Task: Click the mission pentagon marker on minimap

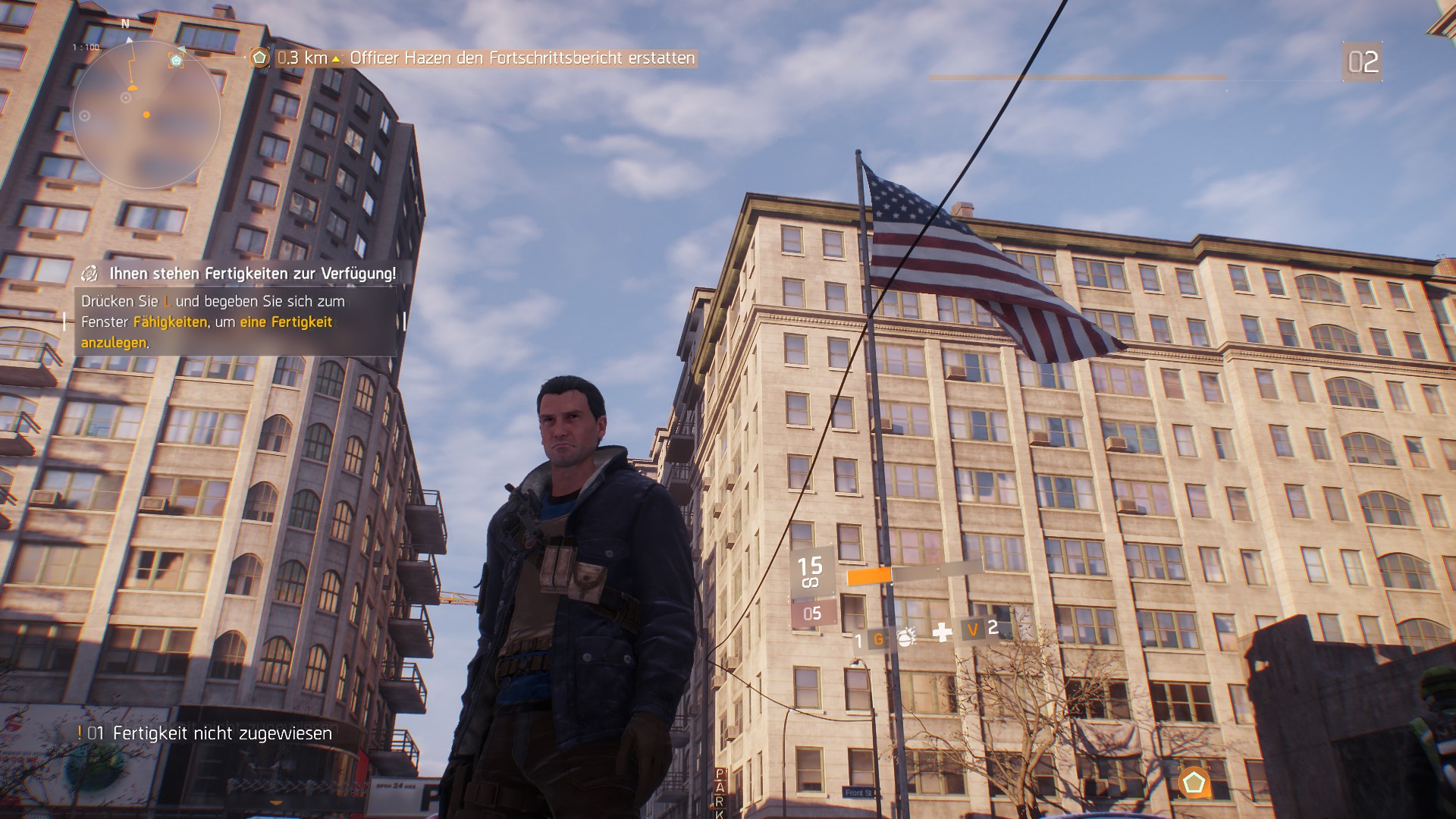Action: pos(177,60)
